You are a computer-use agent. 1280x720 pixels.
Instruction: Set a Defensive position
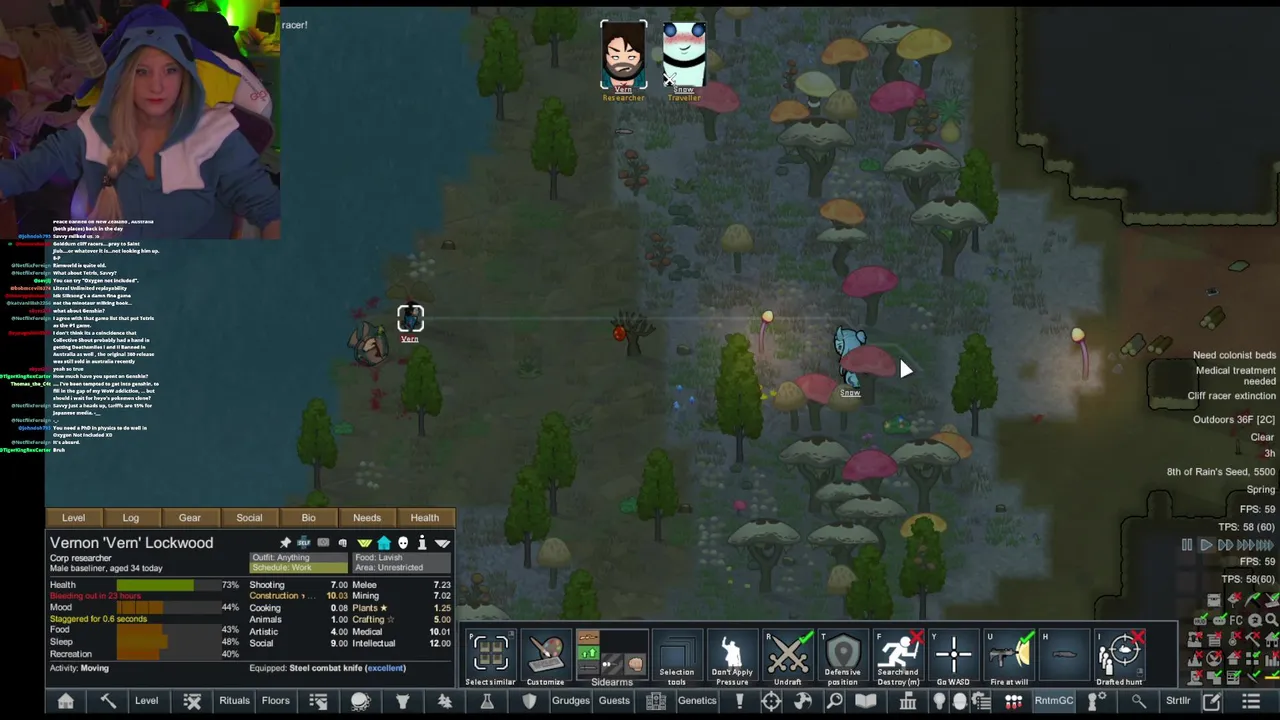tap(843, 656)
